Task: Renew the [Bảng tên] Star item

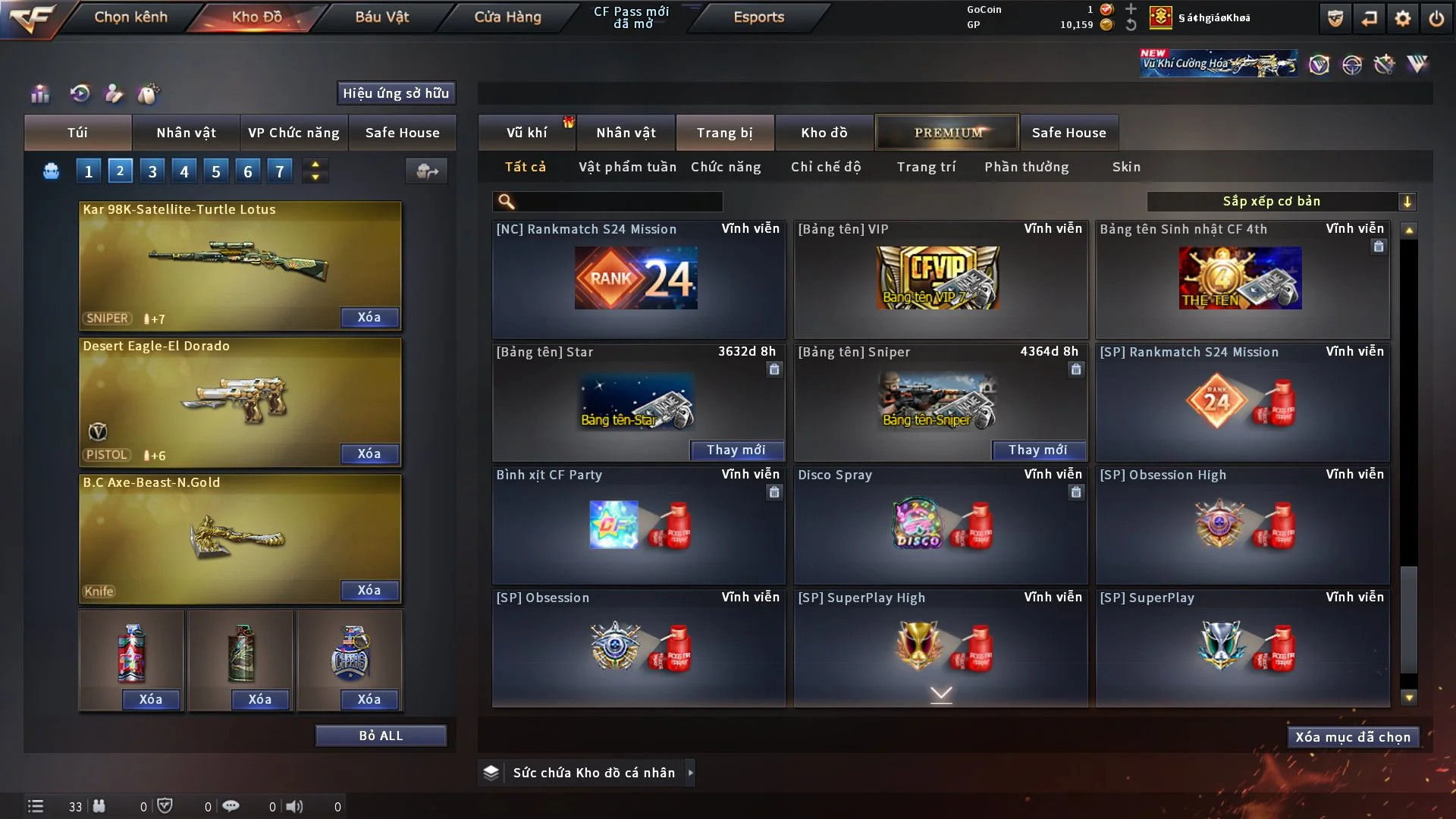Action: tap(736, 450)
